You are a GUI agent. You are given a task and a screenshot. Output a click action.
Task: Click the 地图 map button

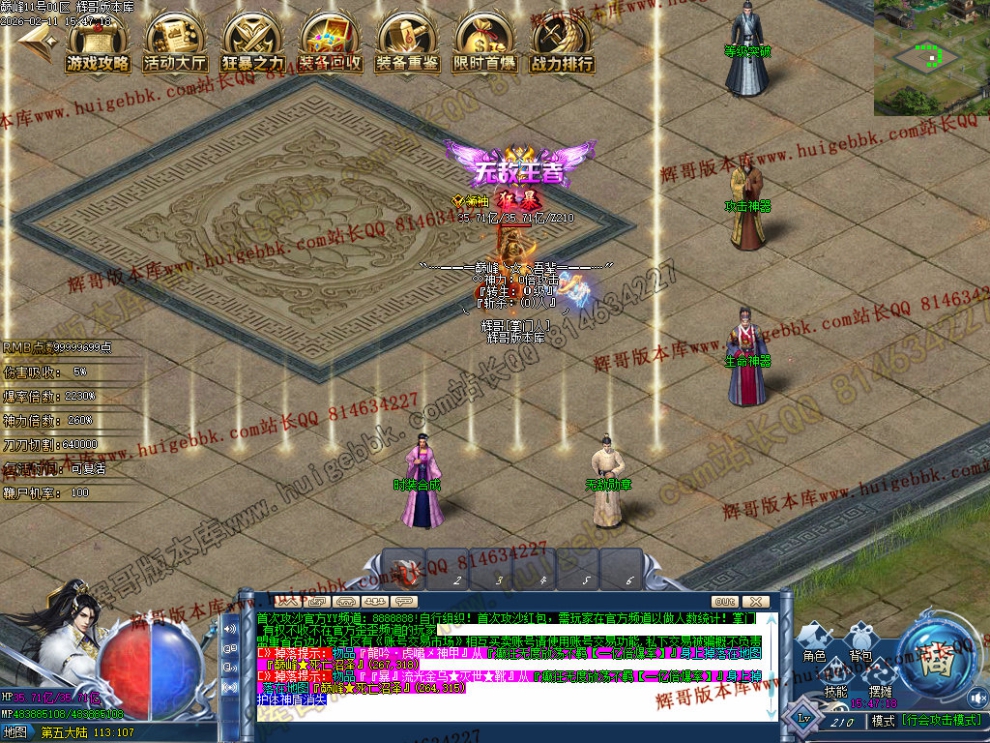click(x=15, y=732)
